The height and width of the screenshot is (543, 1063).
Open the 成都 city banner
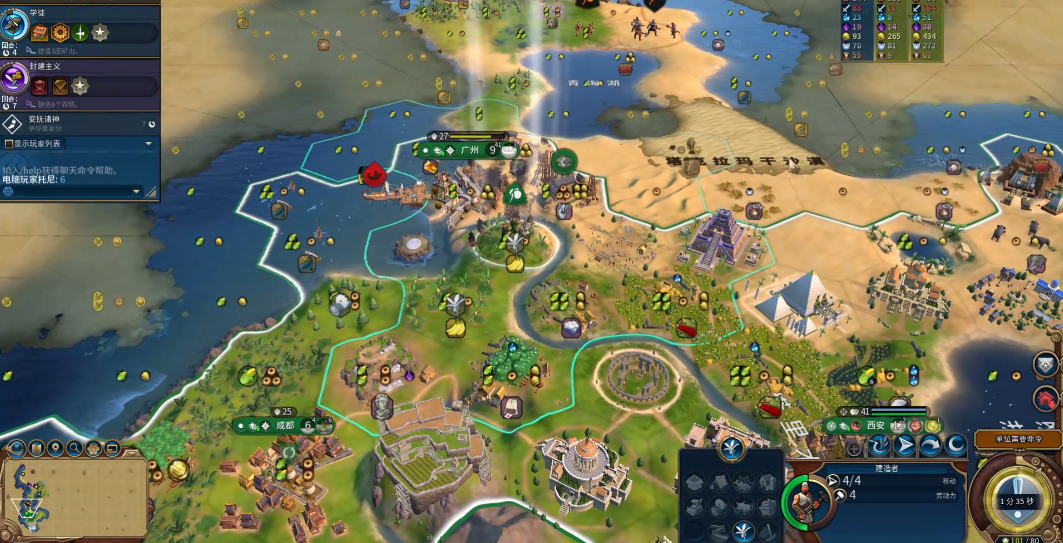(x=284, y=425)
